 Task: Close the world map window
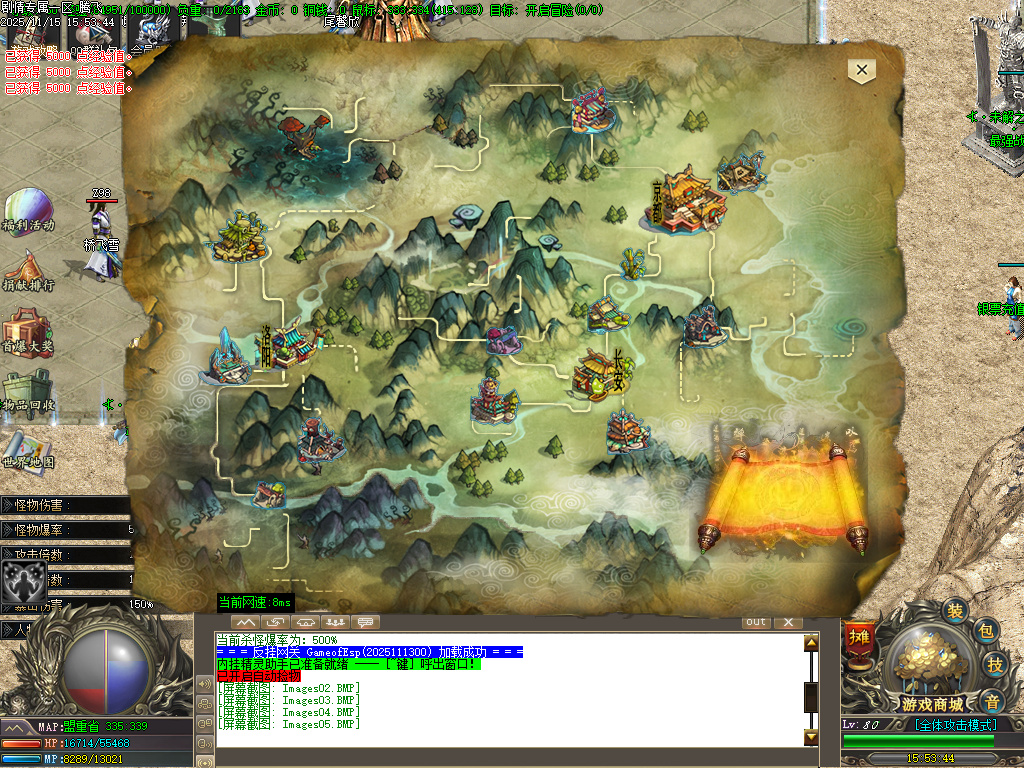(x=861, y=70)
